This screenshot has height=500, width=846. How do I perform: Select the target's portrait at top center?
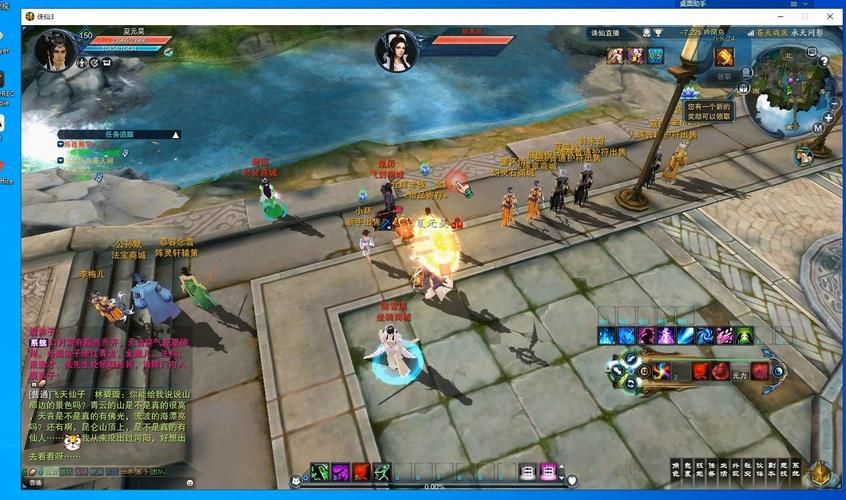396,51
